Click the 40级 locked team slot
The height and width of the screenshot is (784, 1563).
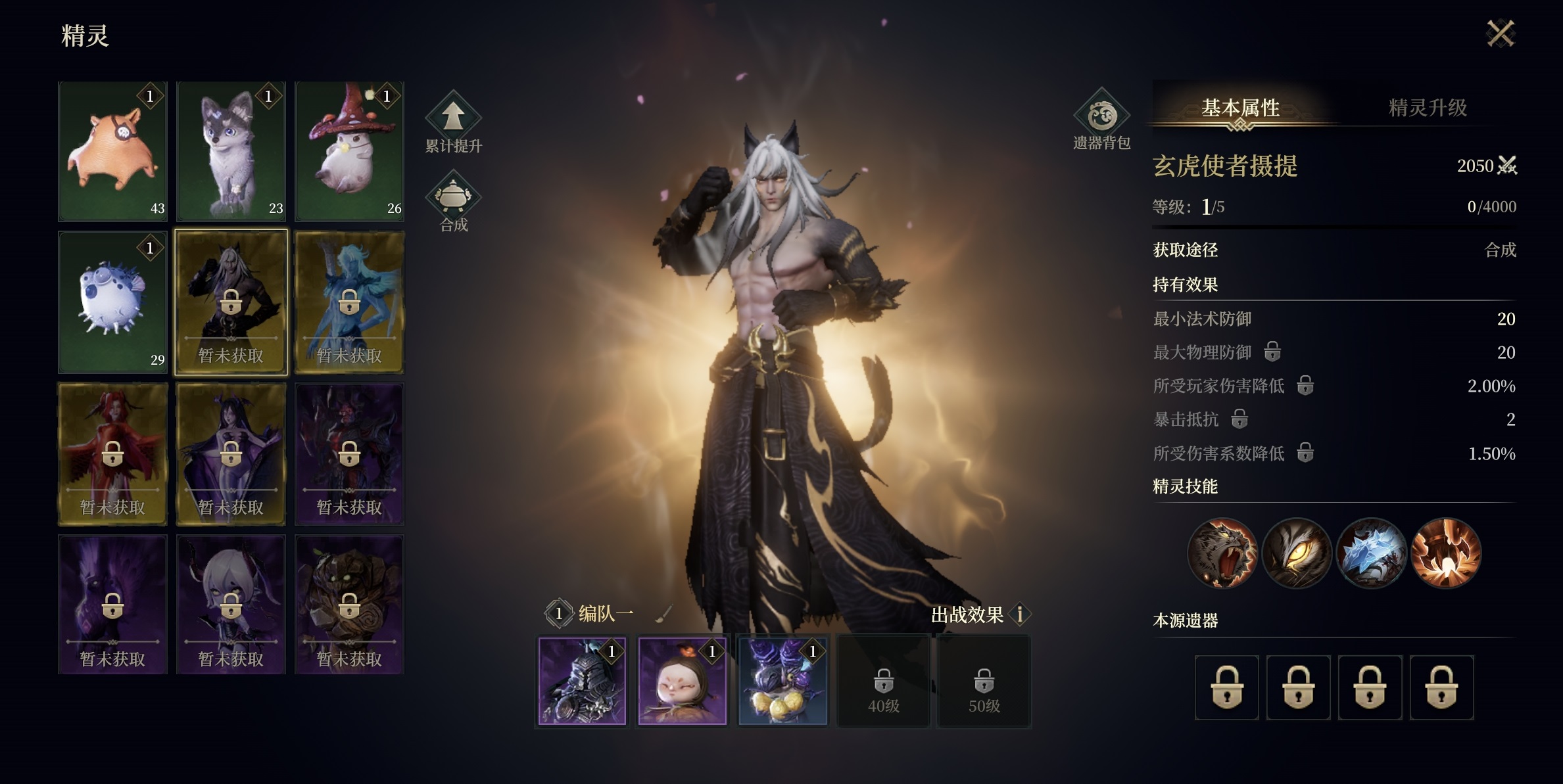pyautogui.click(x=883, y=681)
